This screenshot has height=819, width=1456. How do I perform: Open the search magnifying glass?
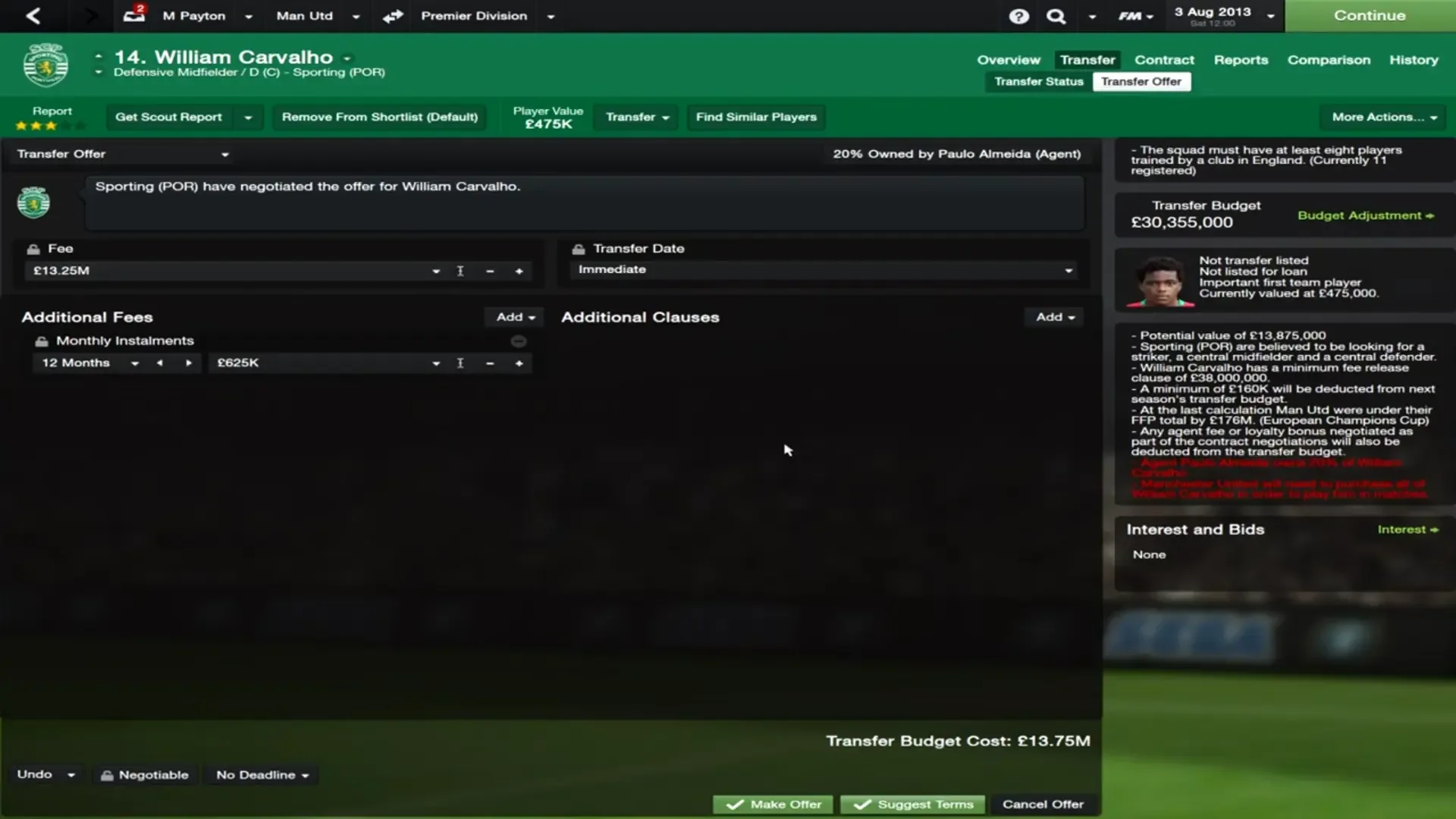coord(1056,16)
